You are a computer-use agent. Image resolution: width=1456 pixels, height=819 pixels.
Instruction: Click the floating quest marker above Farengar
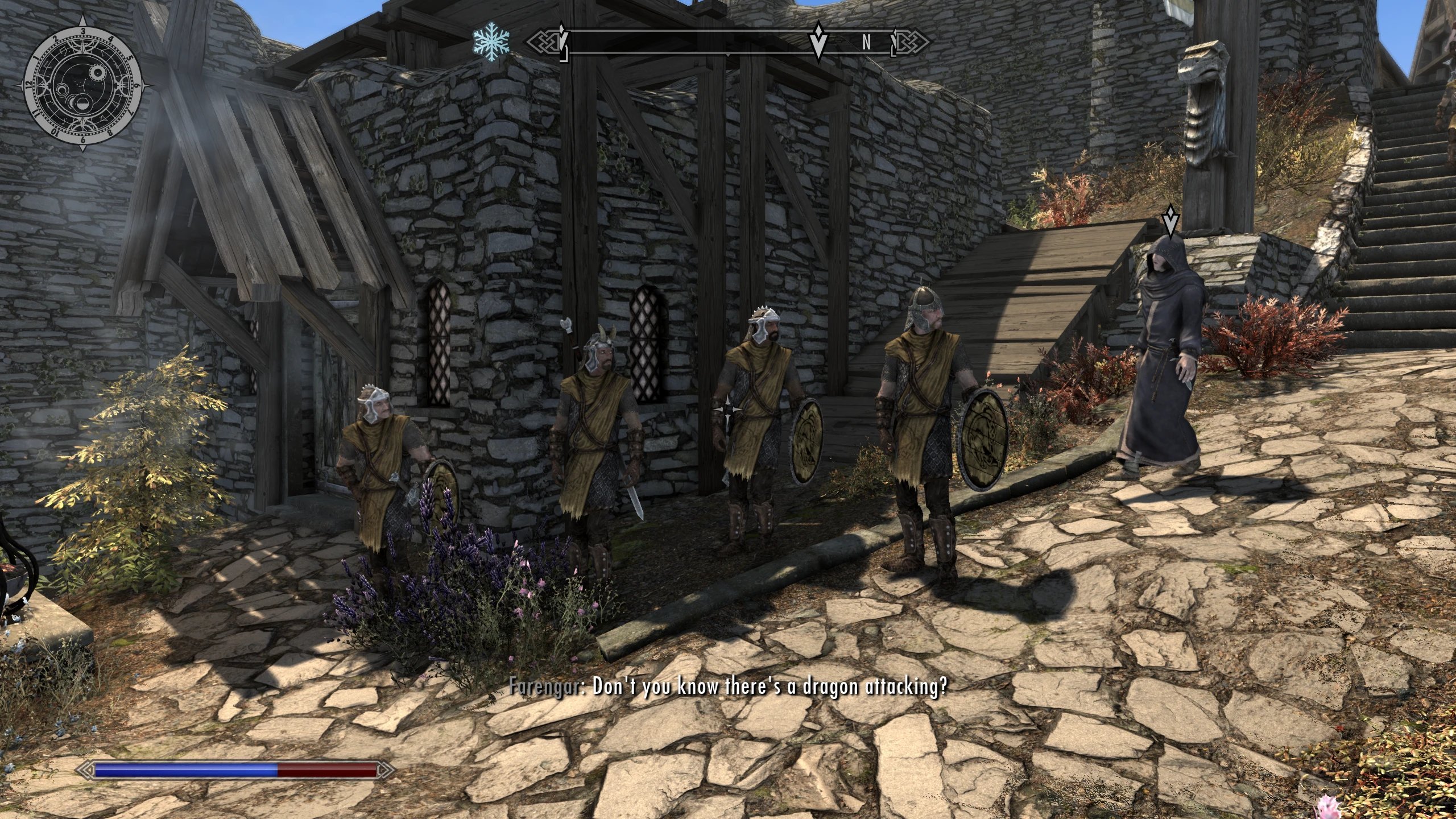(x=1170, y=221)
